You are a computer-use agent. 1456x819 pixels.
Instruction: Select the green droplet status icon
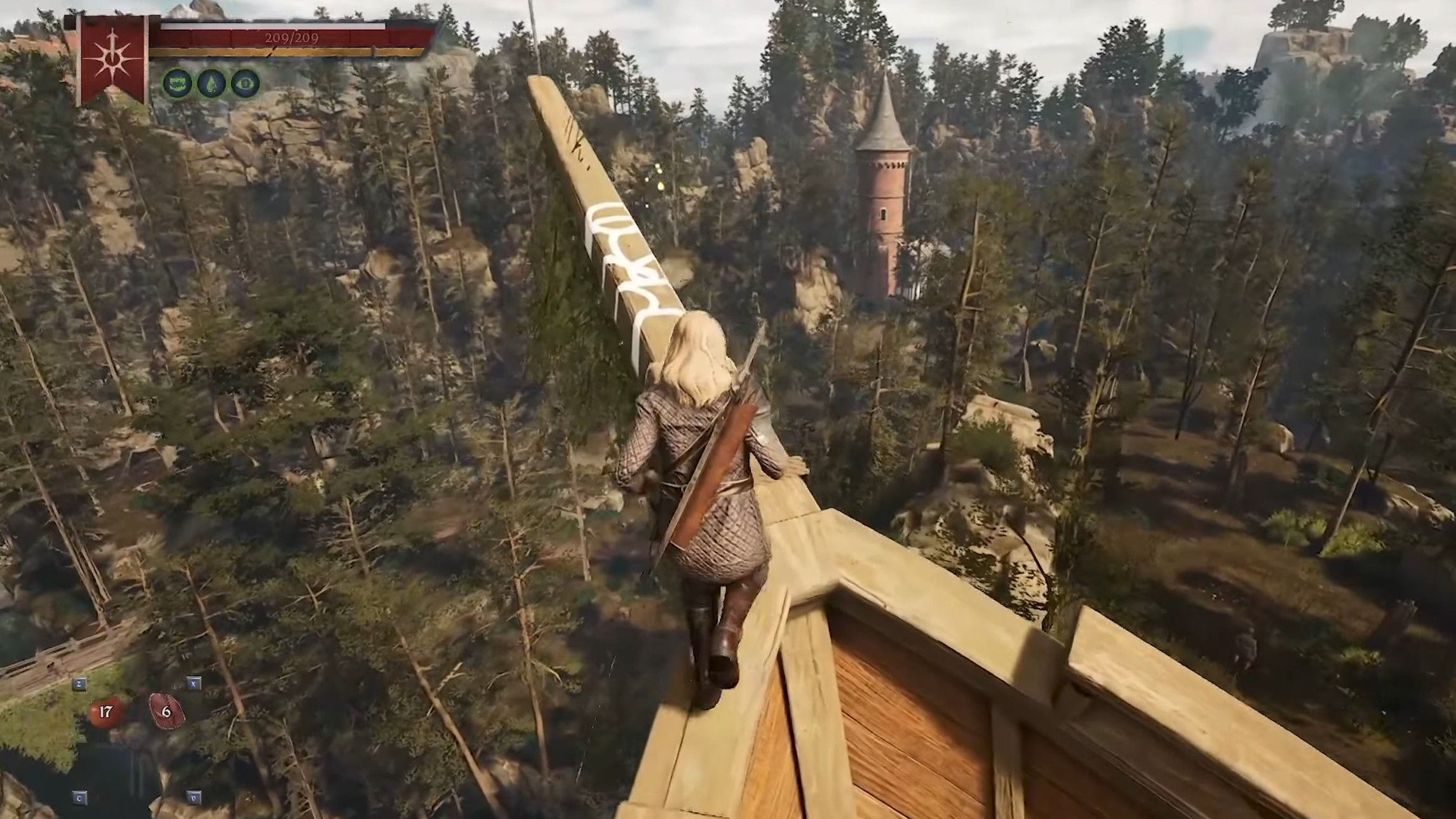pyautogui.click(x=211, y=83)
